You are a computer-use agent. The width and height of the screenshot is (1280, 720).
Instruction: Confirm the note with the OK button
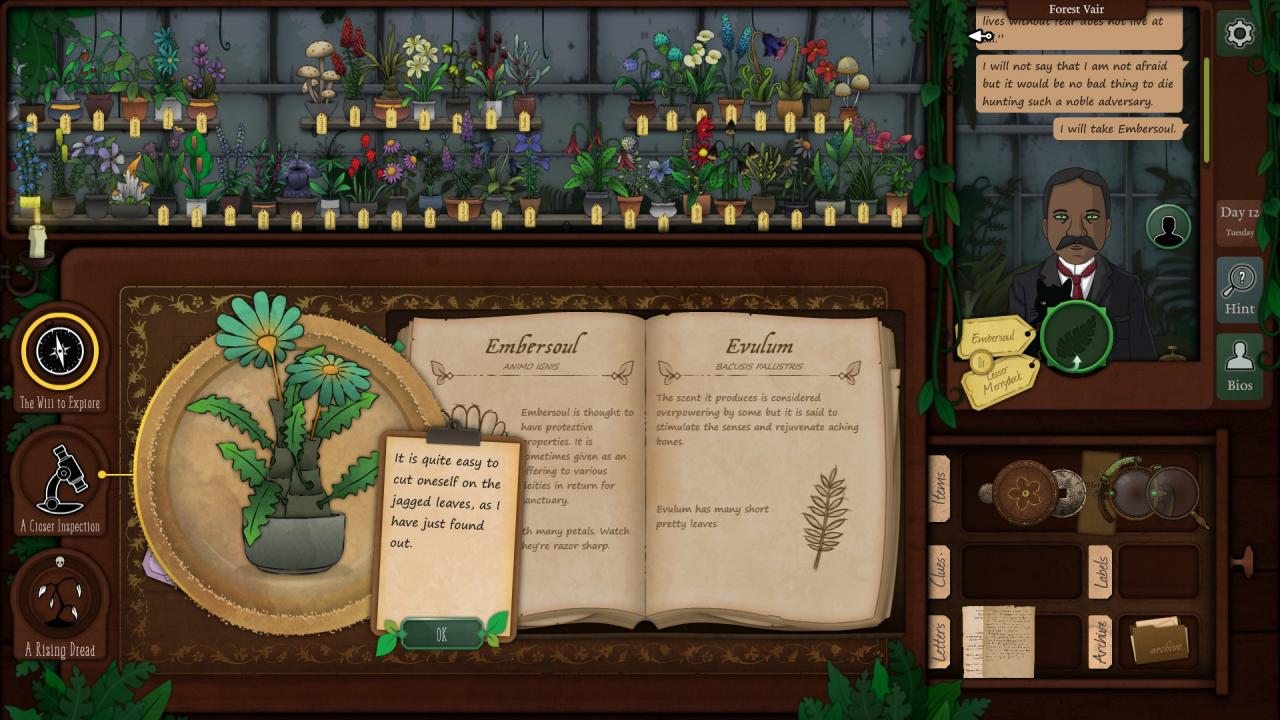[x=441, y=634]
